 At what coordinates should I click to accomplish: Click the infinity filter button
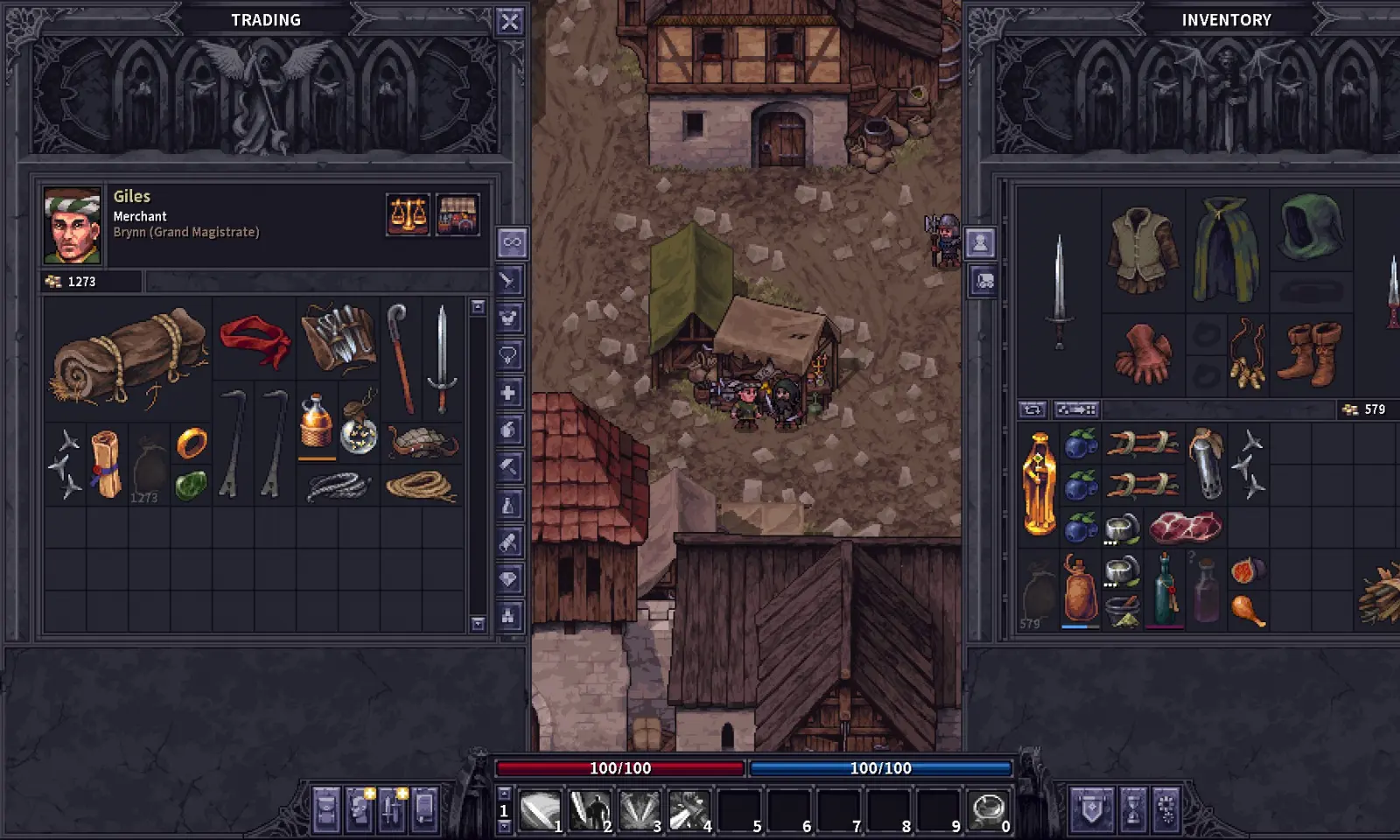(x=511, y=242)
